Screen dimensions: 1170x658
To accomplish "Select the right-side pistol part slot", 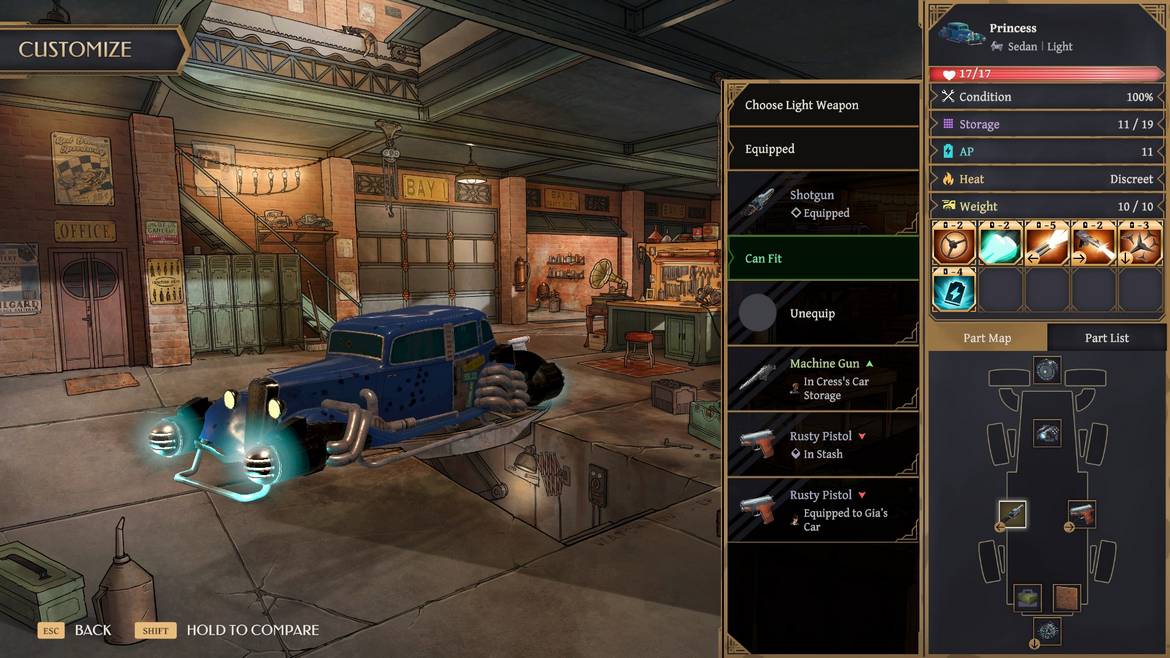I will [x=1082, y=515].
